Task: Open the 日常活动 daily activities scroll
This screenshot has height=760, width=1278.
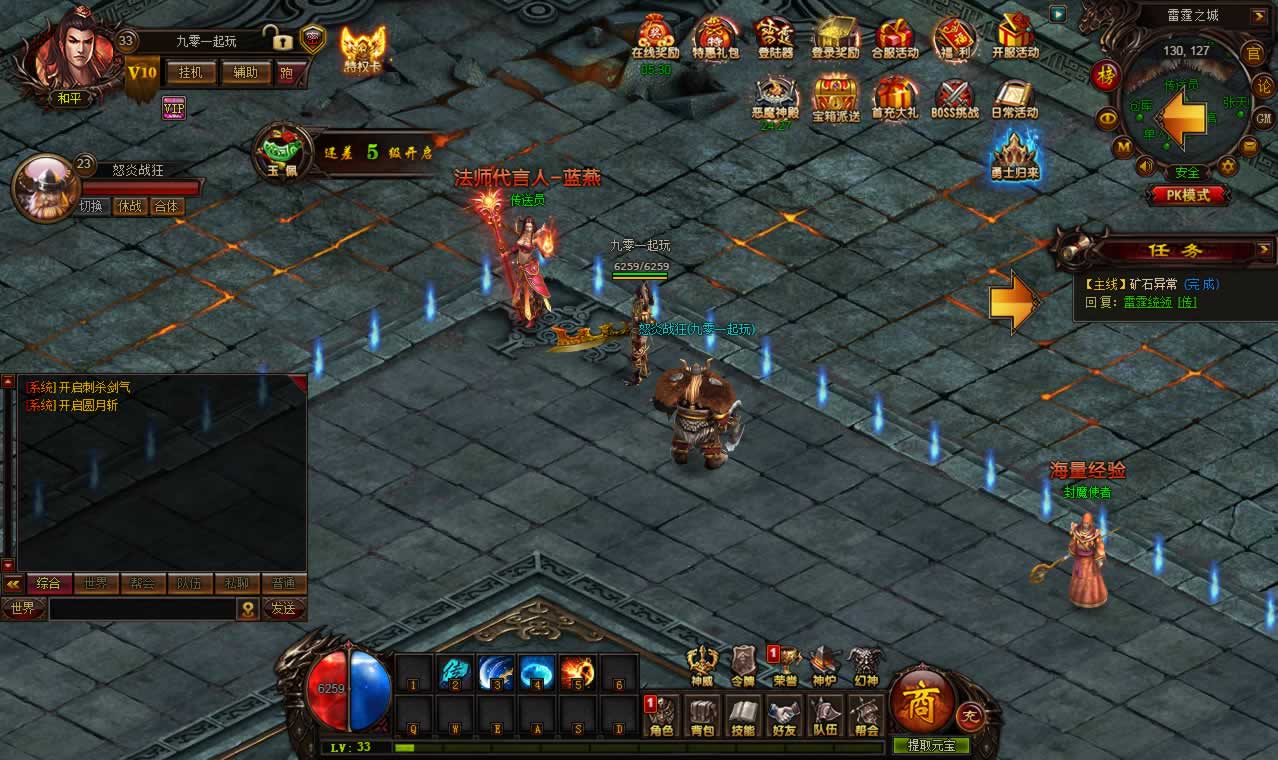Action: (1015, 100)
